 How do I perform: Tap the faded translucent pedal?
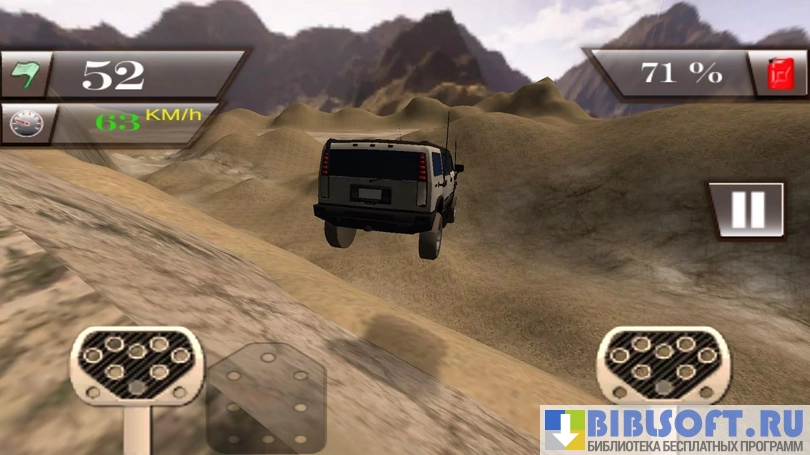click(x=264, y=398)
